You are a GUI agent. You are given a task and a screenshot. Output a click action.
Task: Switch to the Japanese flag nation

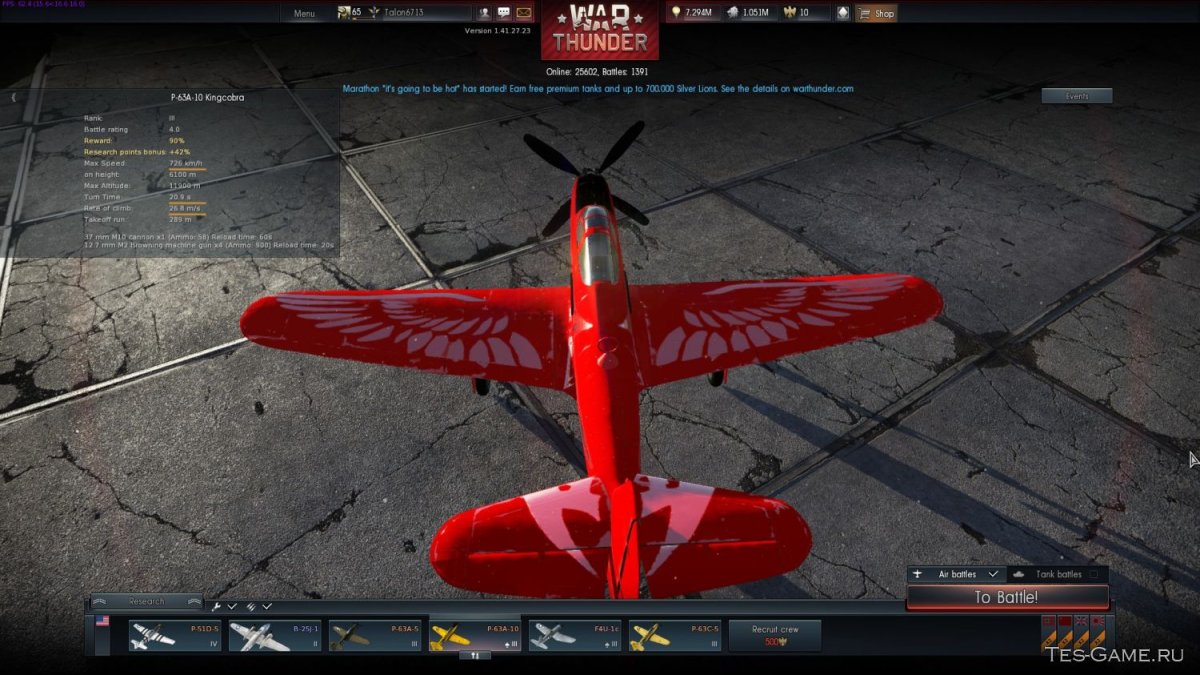[x=1098, y=622]
